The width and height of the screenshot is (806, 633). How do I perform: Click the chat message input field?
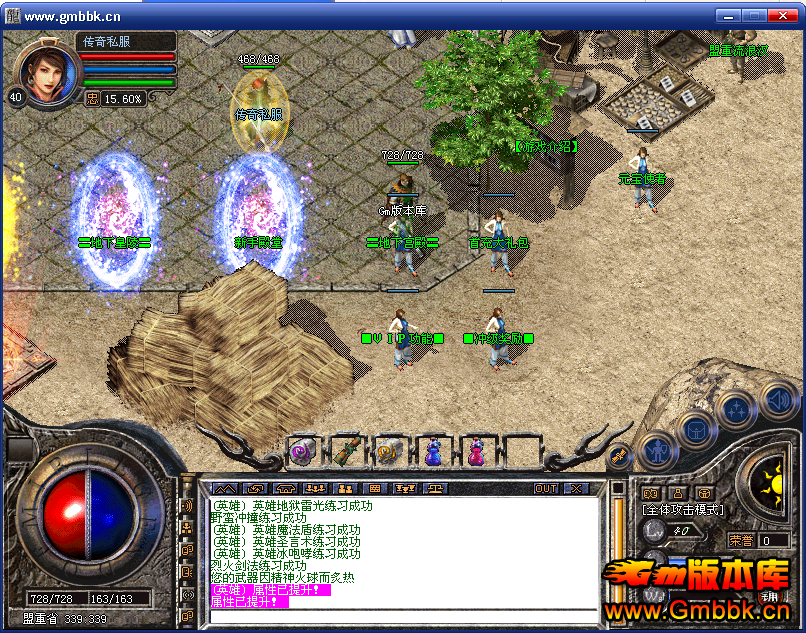coord(400,615)
